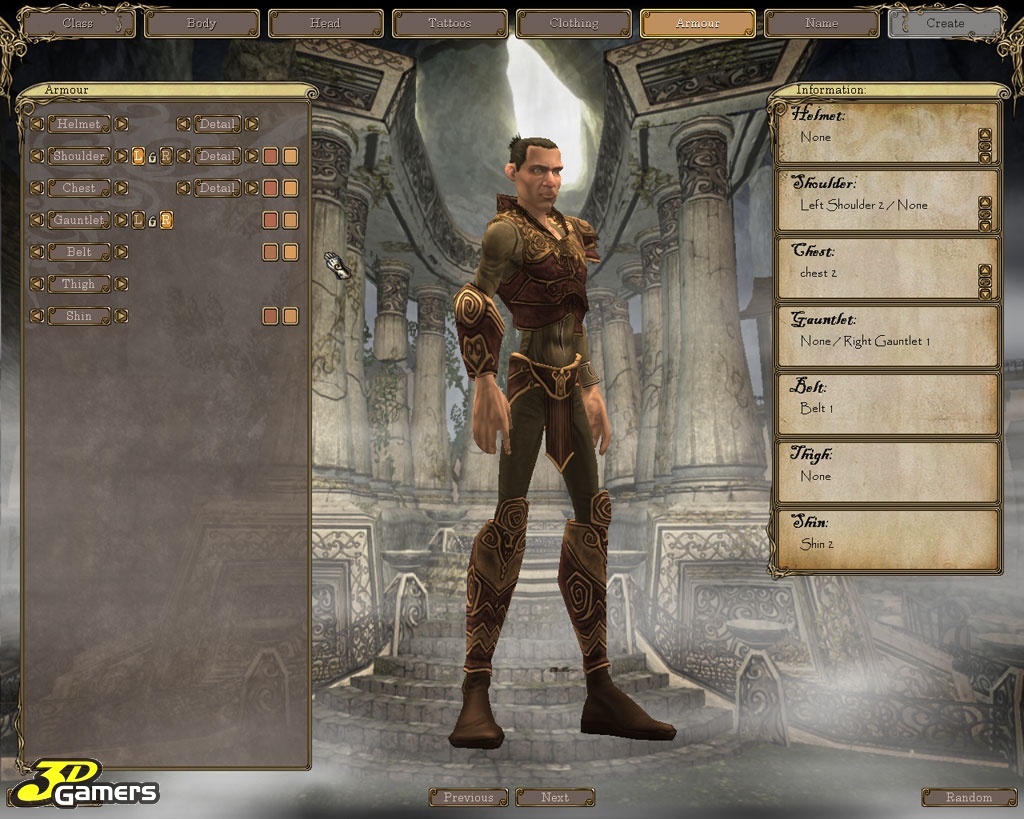This screenshot has width=1024, height=819.
Task: Switch to the Class tab
Action: pyautogui.click(x=78, y=23)
